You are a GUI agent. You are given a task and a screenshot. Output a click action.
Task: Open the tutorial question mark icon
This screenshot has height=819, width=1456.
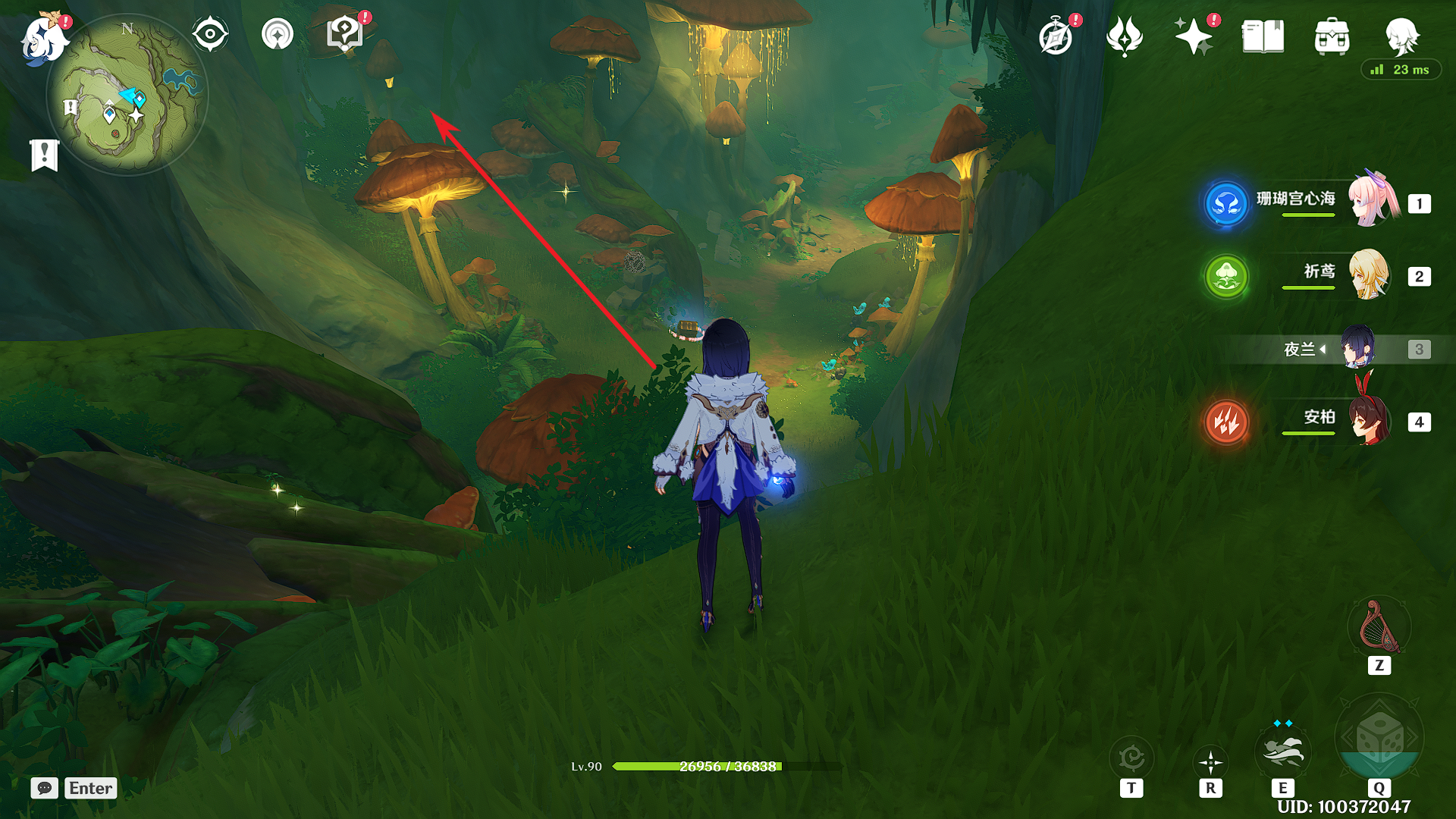(344, 35)
